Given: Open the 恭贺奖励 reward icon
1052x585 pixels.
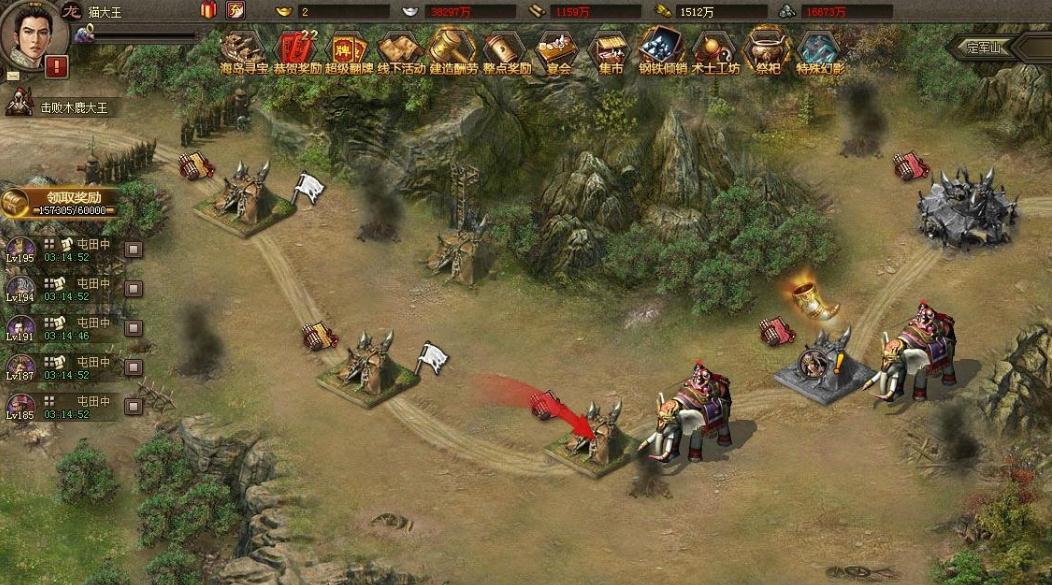Looking at the screenshot, I should pyautogui.click(x=297, y=50).
